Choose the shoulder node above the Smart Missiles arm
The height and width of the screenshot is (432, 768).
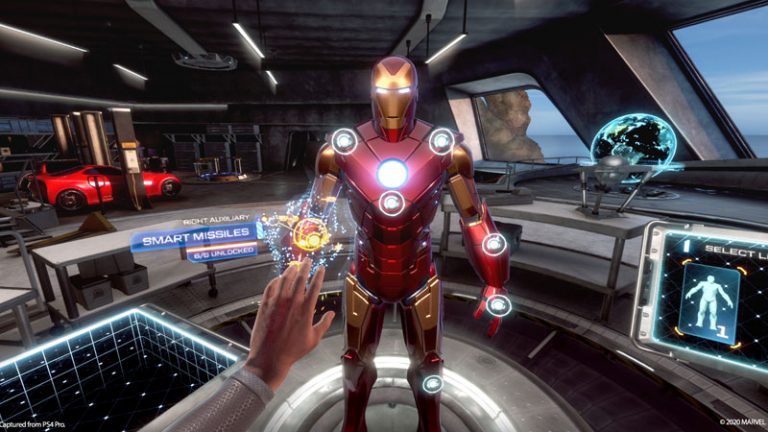pyautogui.click(x=344, y=141)
